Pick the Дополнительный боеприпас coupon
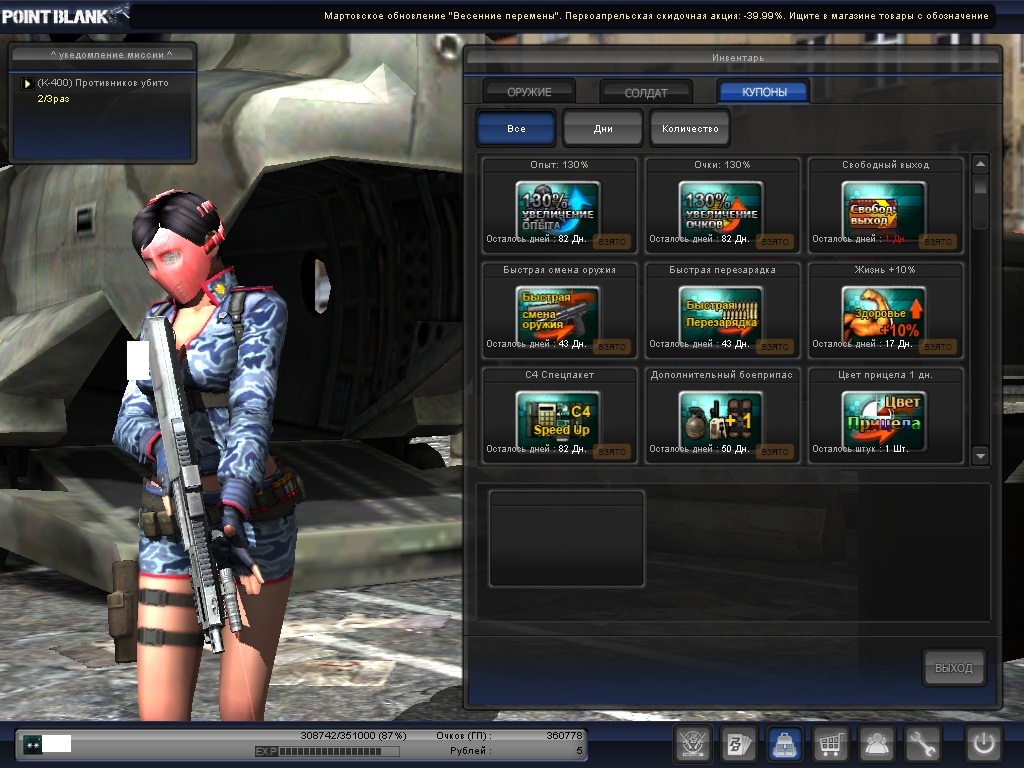The height and width of the screenshot is (768, 1024). [x=720, y=418]
